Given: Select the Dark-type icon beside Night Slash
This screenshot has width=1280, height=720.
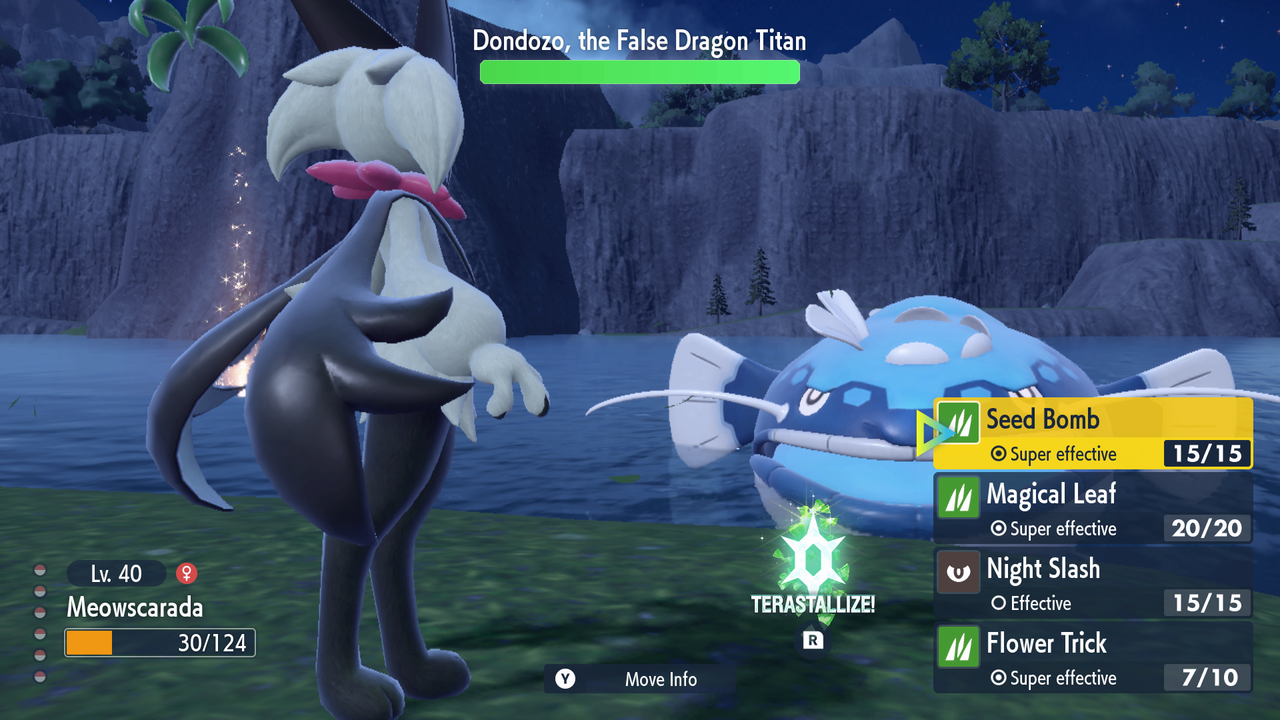Looking at the screenshot, I should coord(958,572).
